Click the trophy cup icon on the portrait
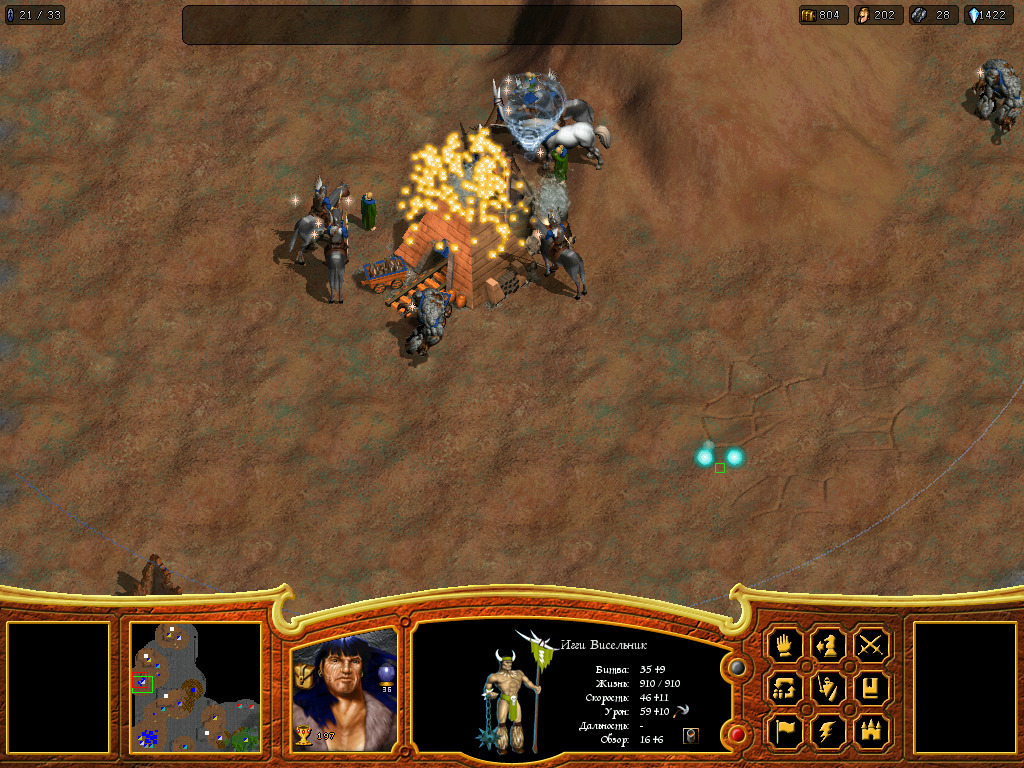This screenshot has height=768, width=1024. pyautogui.click(x=304, y=736)
